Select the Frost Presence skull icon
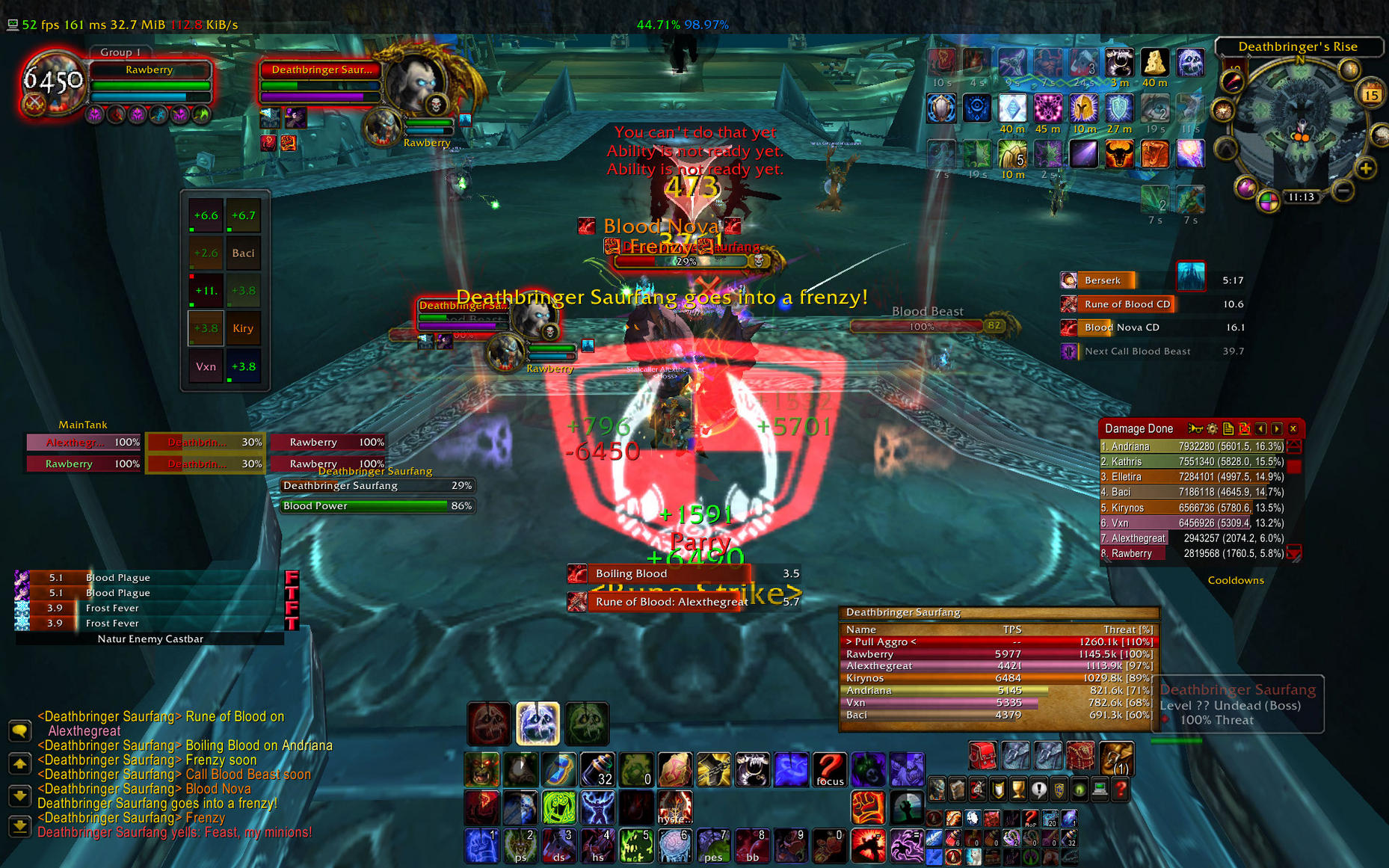Viewport: 1389px width, 868px height. point(538,723)
